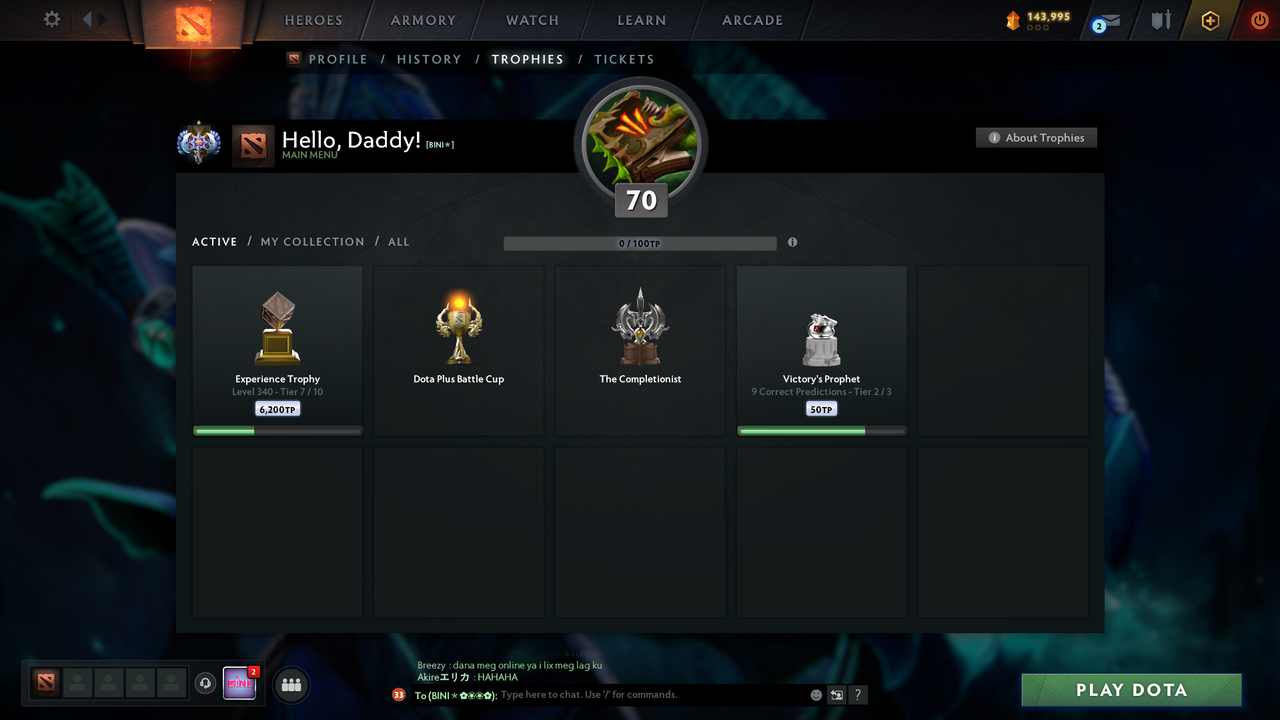This screenshot has width=1280, height=720.
Task: Click the About Trophies button
Action: coord(1036,137)
